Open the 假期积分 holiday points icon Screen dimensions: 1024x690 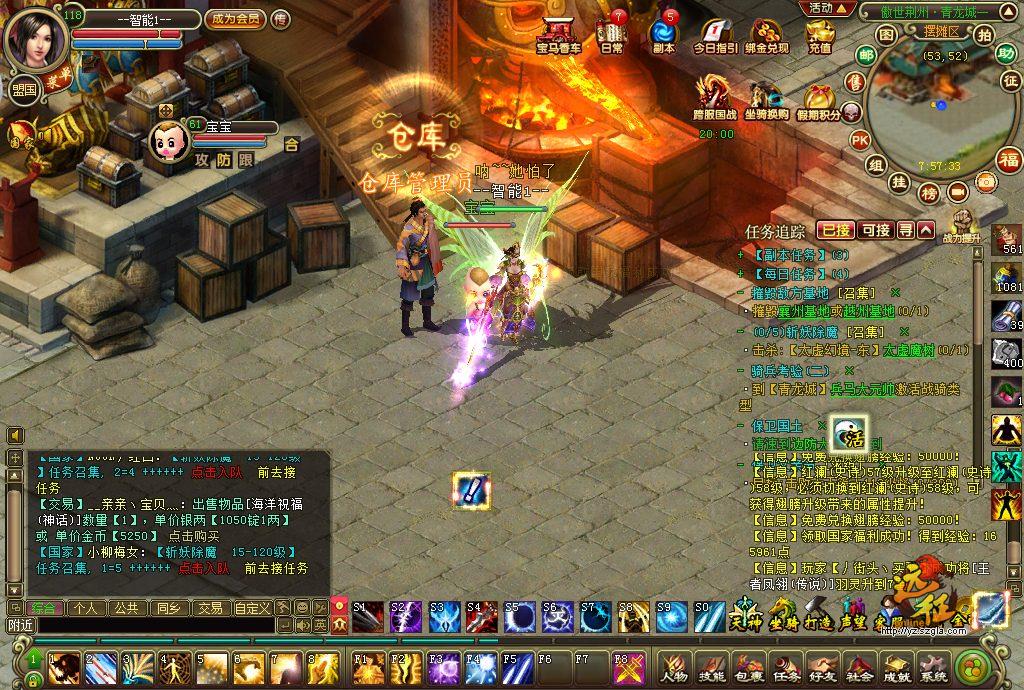point(822,101)
